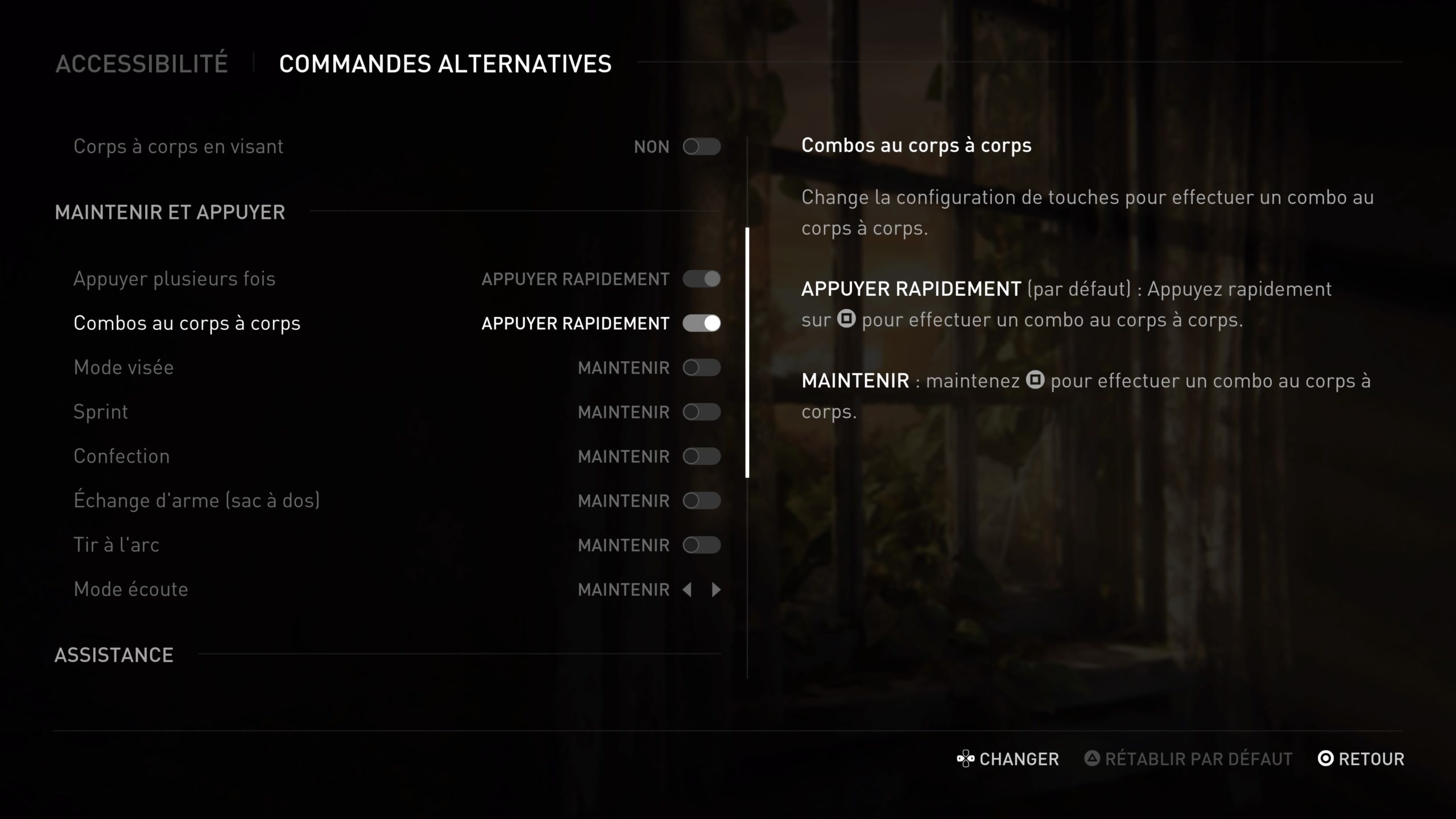Toggle Corps à corps en visant switch
This screenshot has height=819, width=1456.
point(701,147)
